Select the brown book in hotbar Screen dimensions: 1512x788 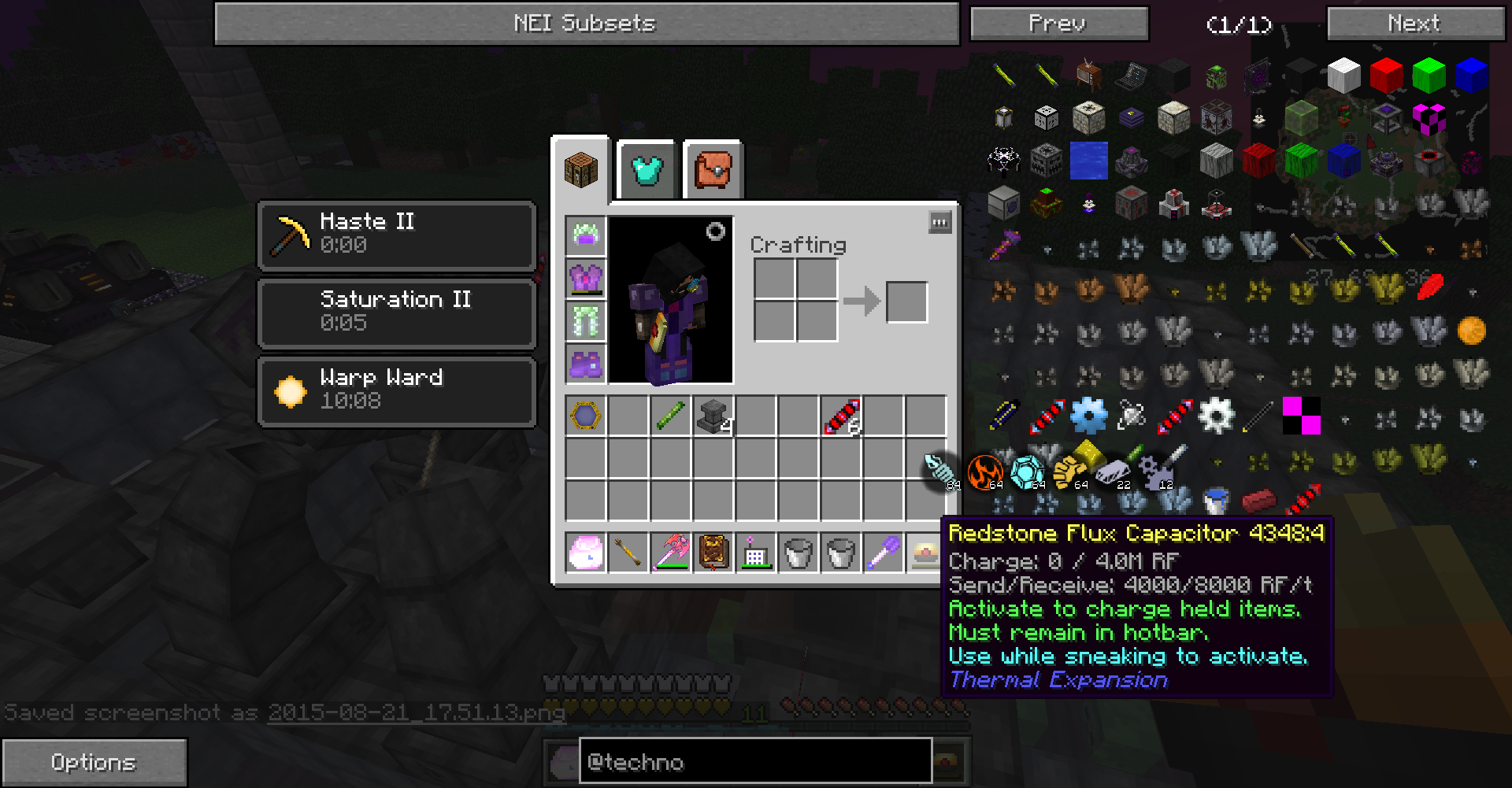click(x=713, y=552)
